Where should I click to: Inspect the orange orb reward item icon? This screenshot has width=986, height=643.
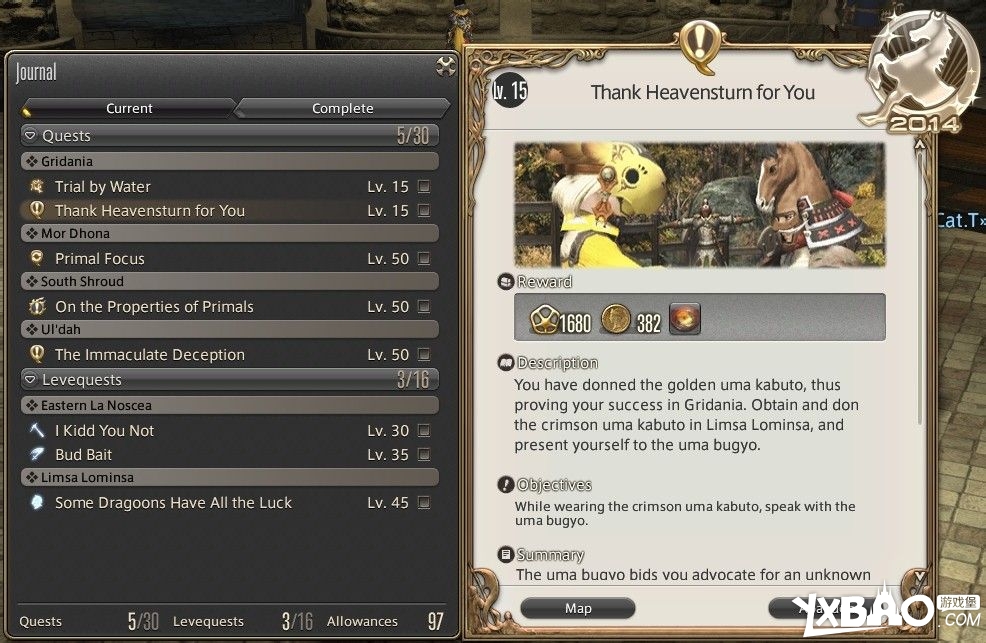[x=685, y=319]
